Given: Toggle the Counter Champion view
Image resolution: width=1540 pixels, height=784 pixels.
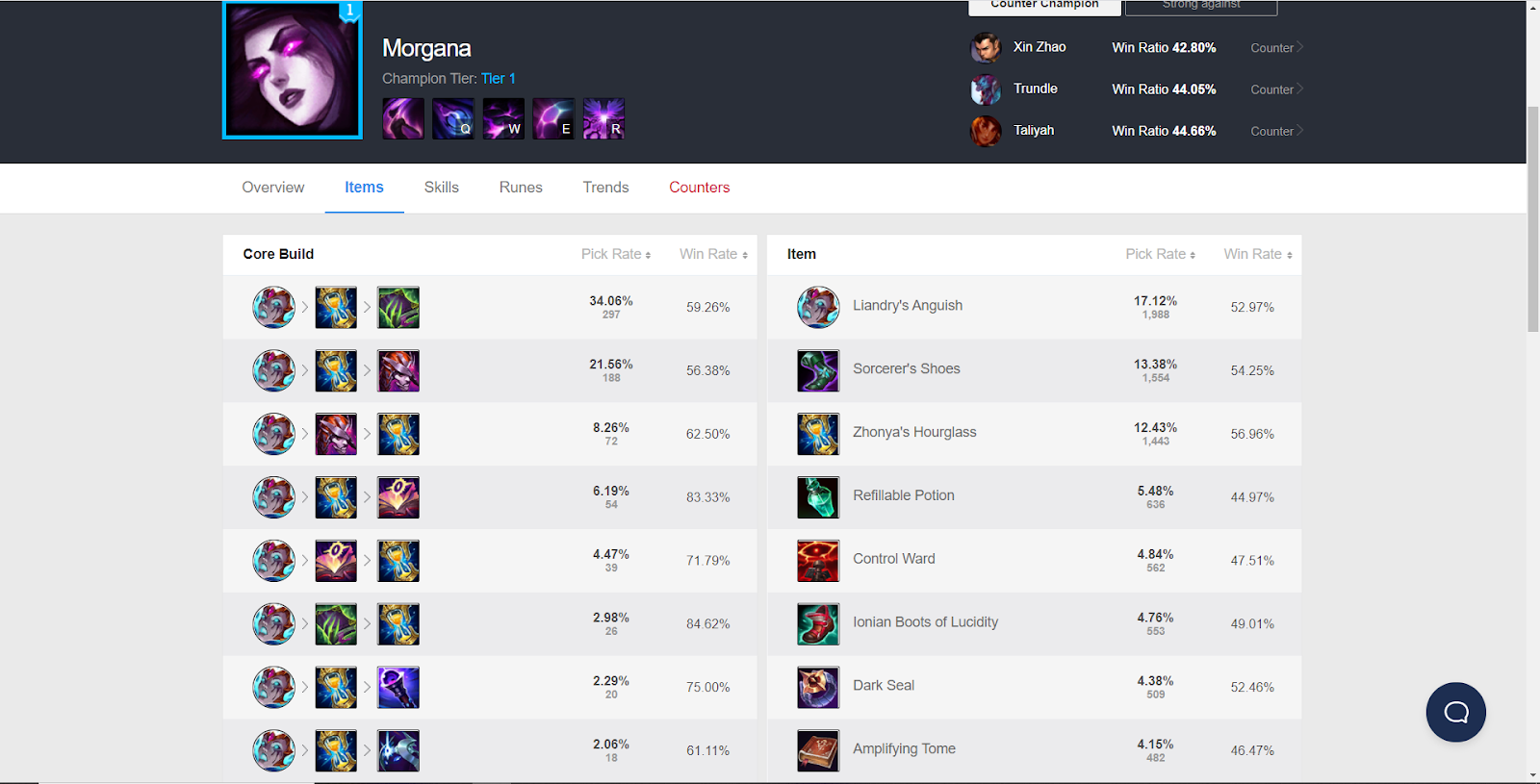Looking at the screenshot, I should [1044, 5].
